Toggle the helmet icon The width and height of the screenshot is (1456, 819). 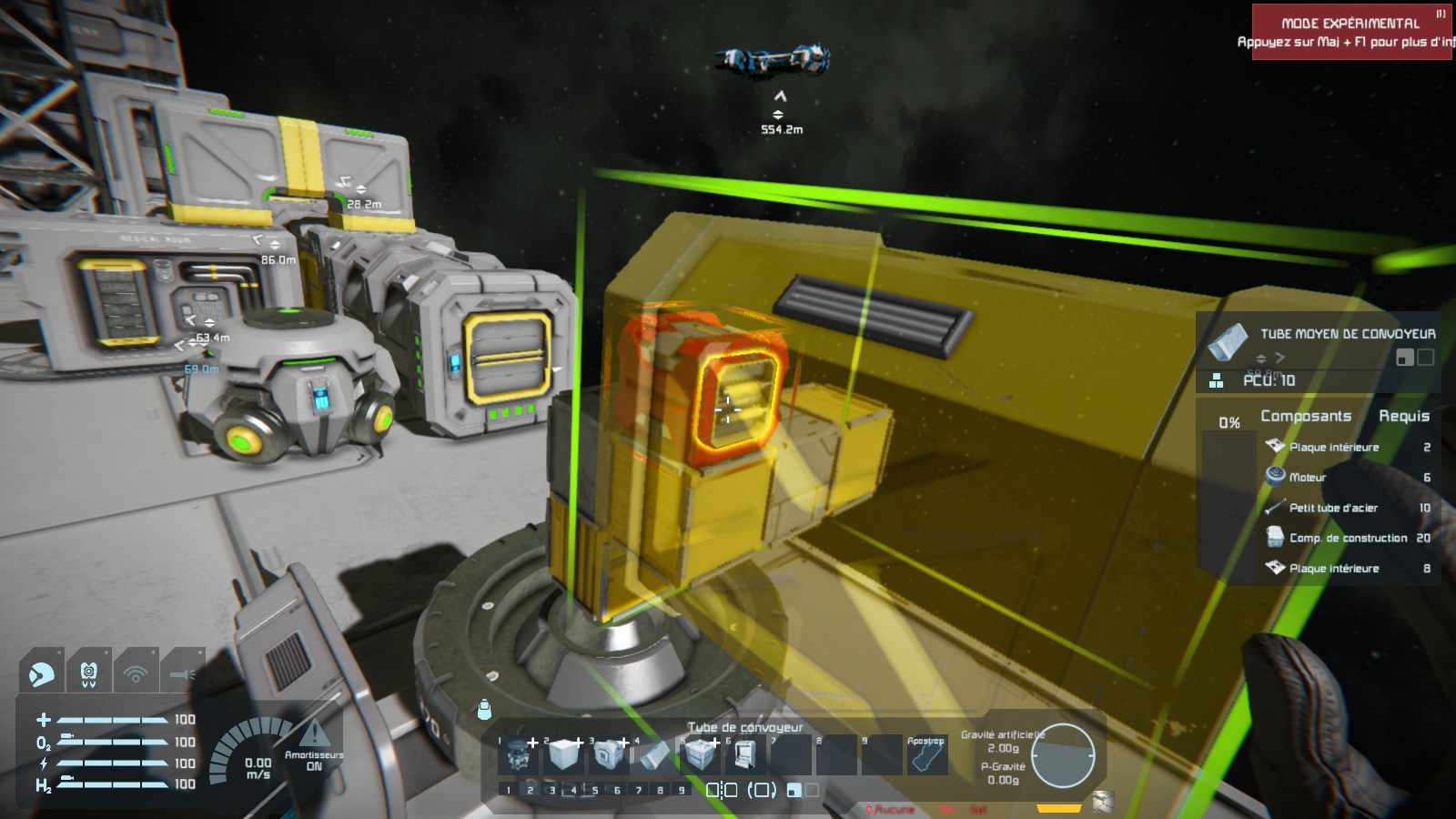(x=41, y=673)
